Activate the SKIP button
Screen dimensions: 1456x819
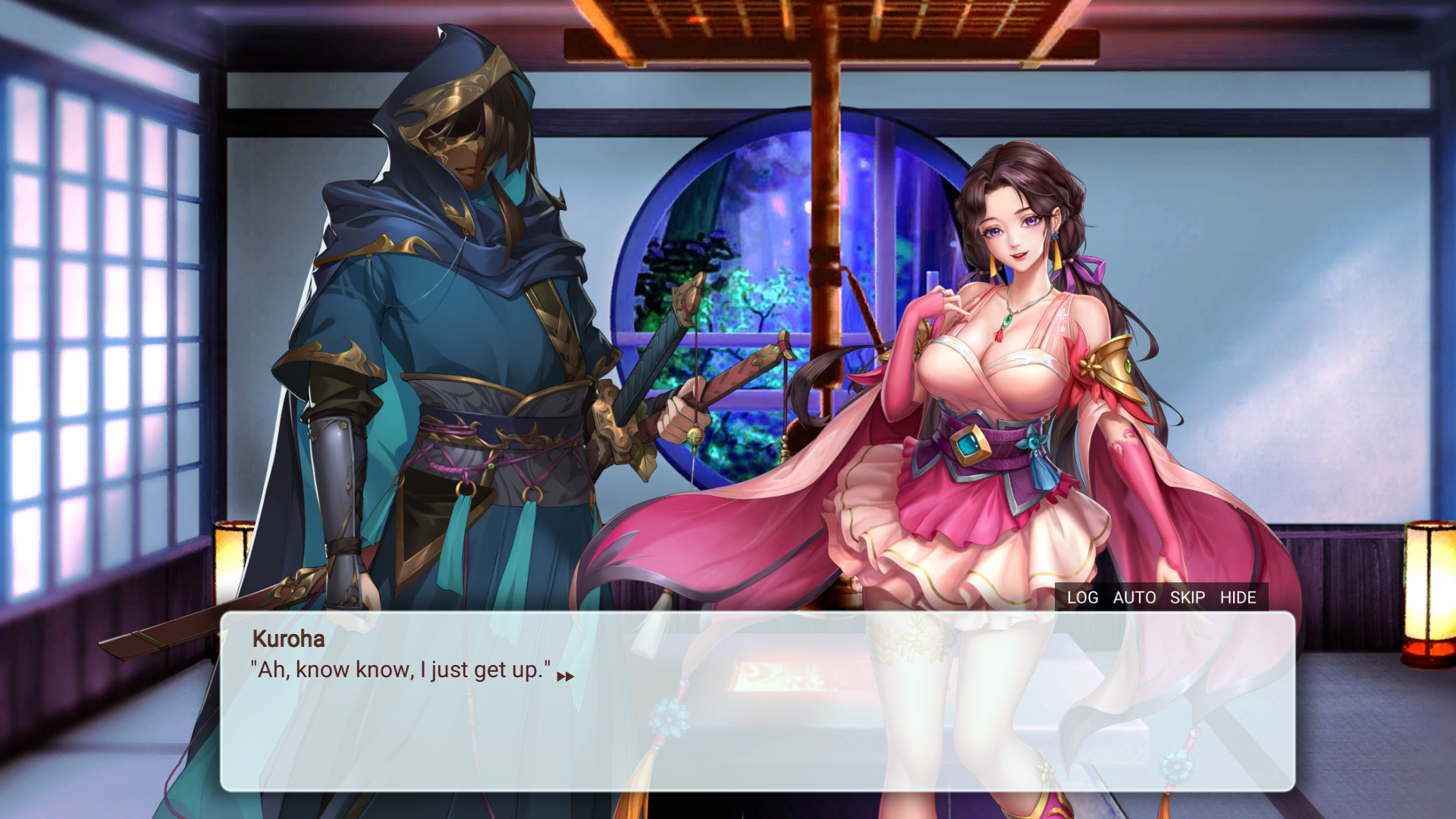pyautogui.click(x=1187, y=598)
